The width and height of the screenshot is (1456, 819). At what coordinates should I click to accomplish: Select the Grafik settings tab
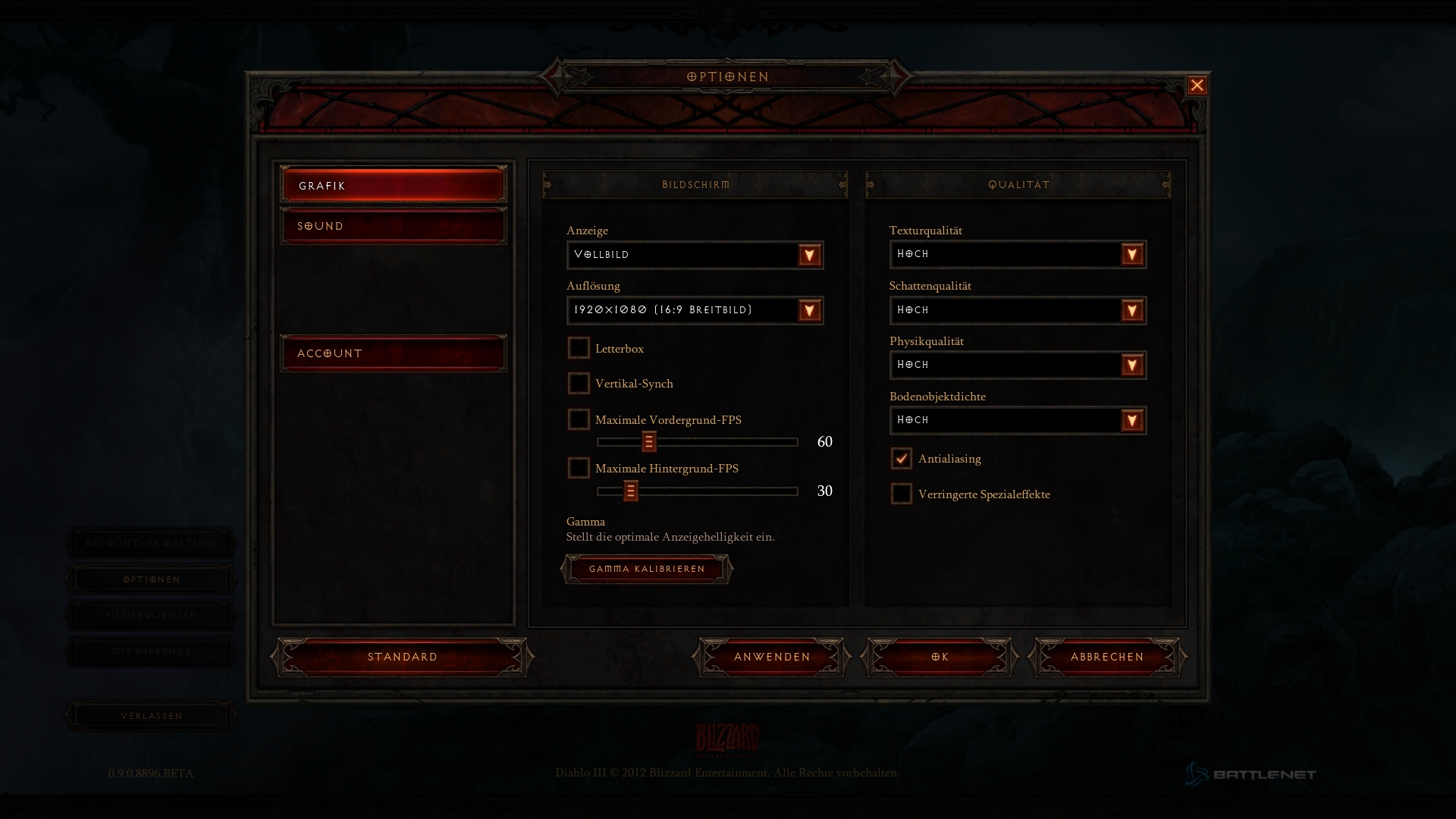click(x=393, y=185)
